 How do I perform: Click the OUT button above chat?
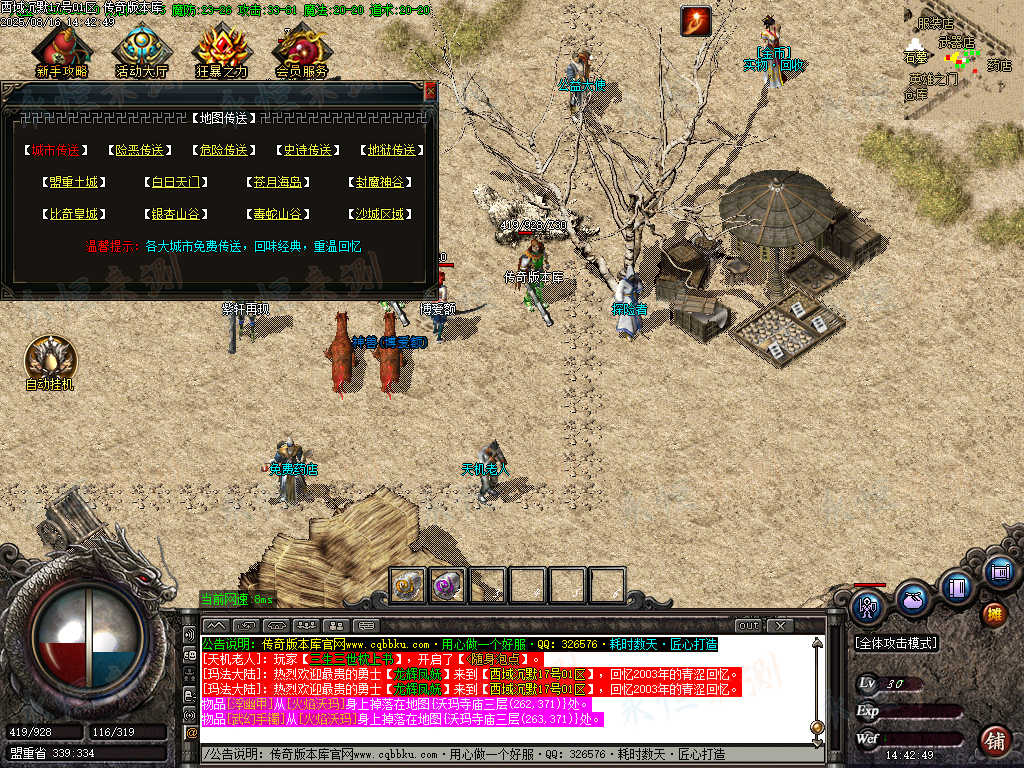coord(749,626)
